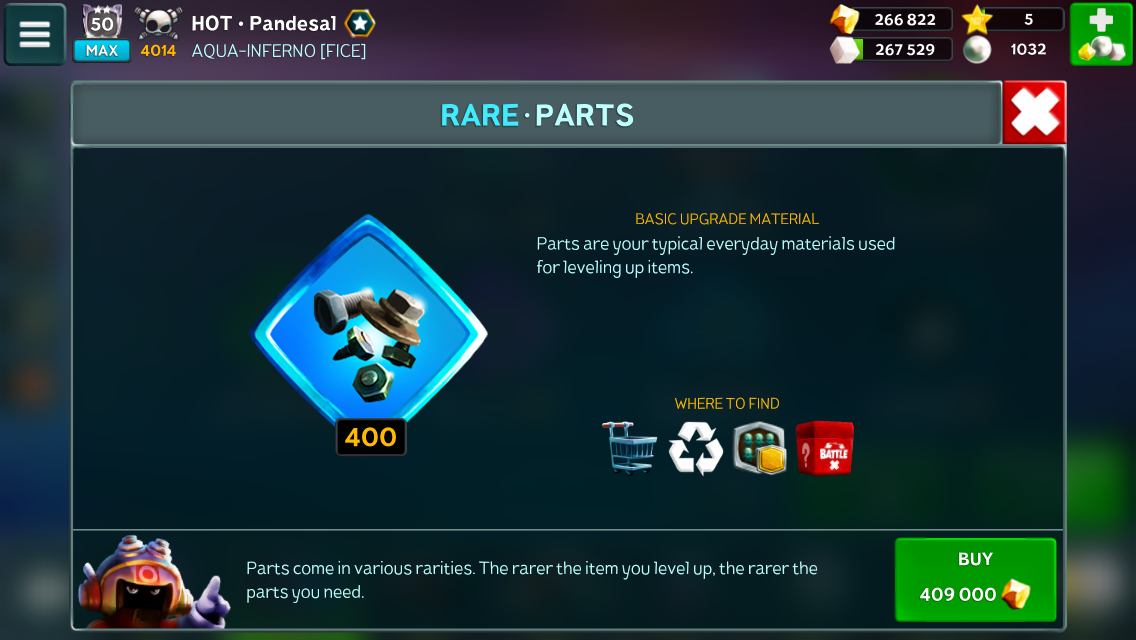Open the red battle box source

tap(825, 447)
